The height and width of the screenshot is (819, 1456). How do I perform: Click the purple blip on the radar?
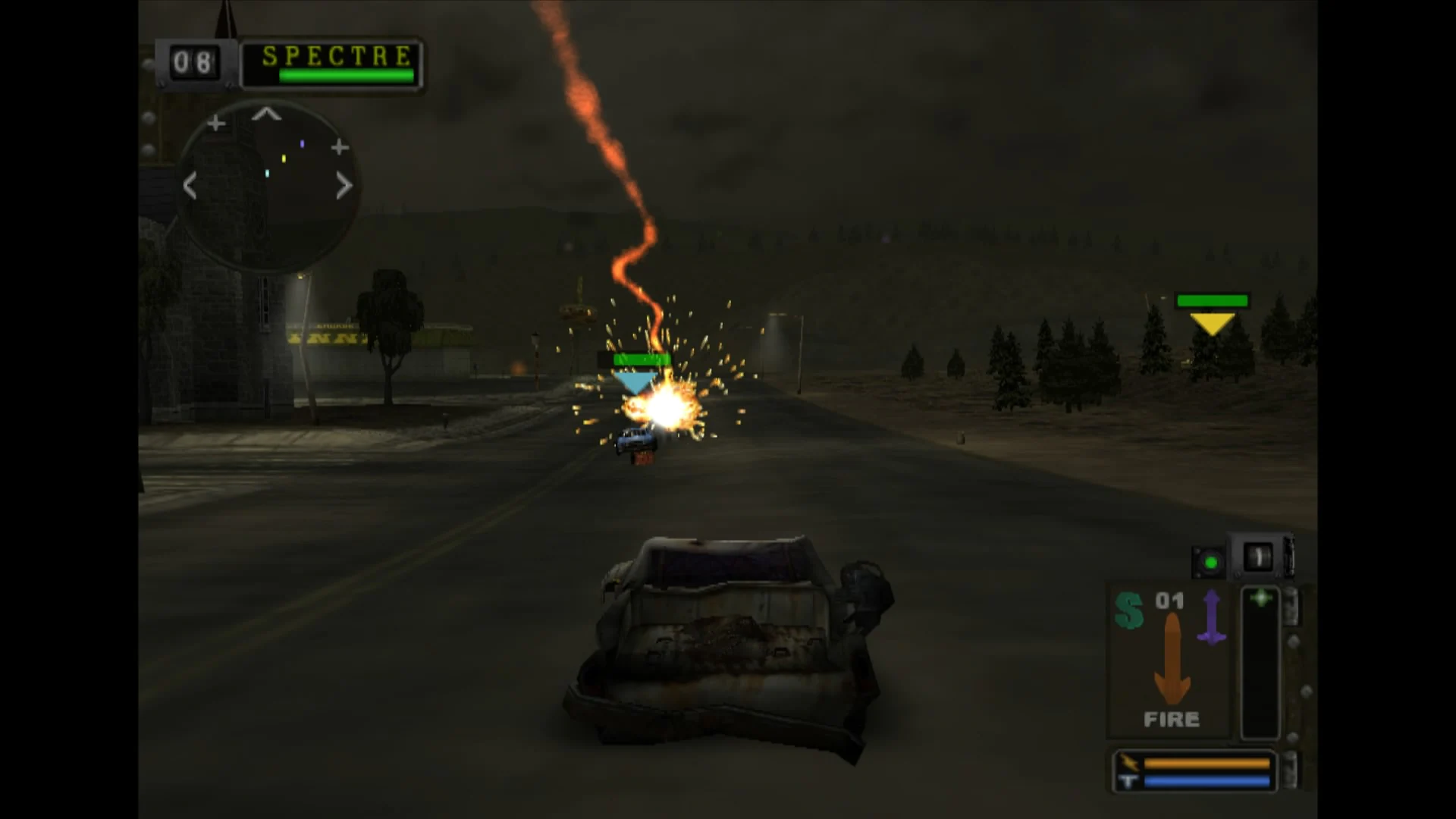click(303, 143)
